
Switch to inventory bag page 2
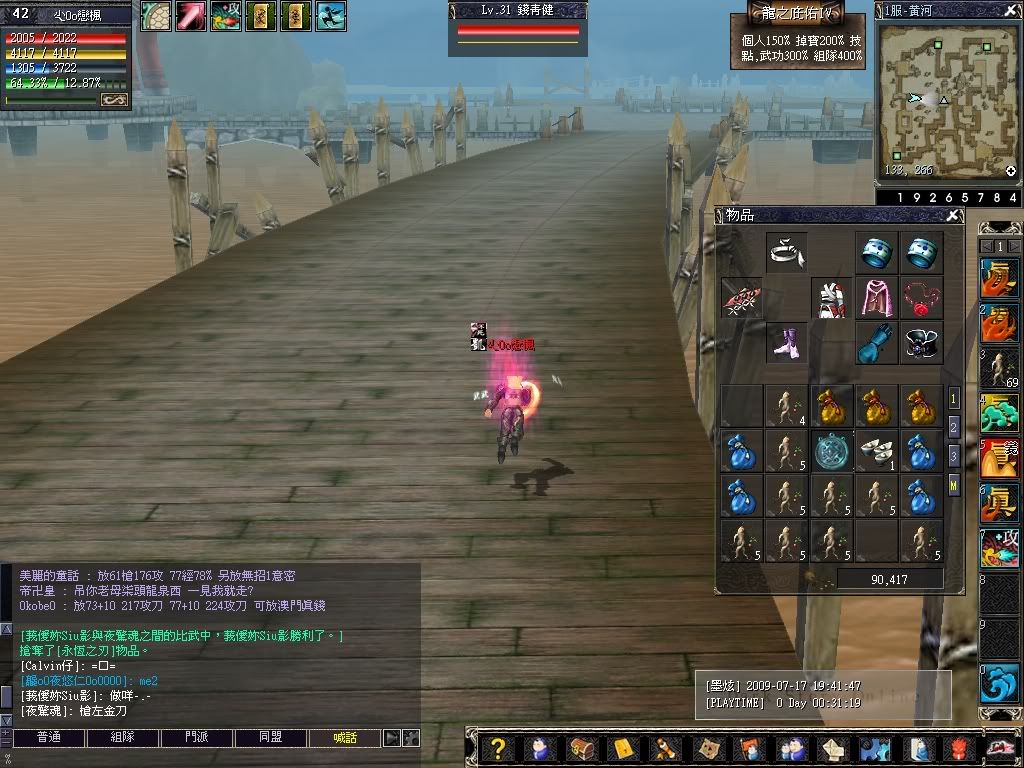point(954,426)
